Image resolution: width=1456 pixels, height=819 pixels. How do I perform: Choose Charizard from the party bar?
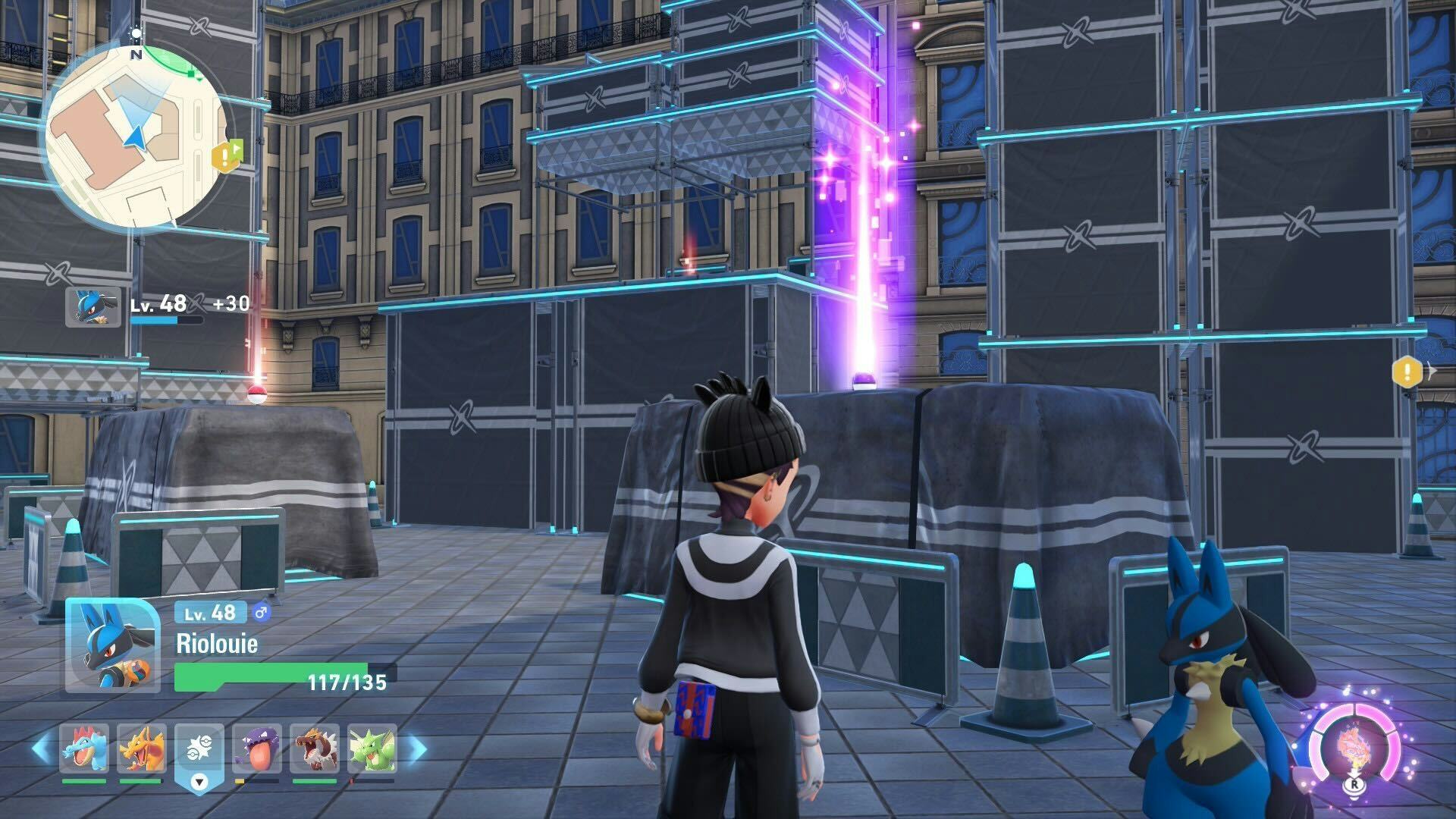[142, 749]
